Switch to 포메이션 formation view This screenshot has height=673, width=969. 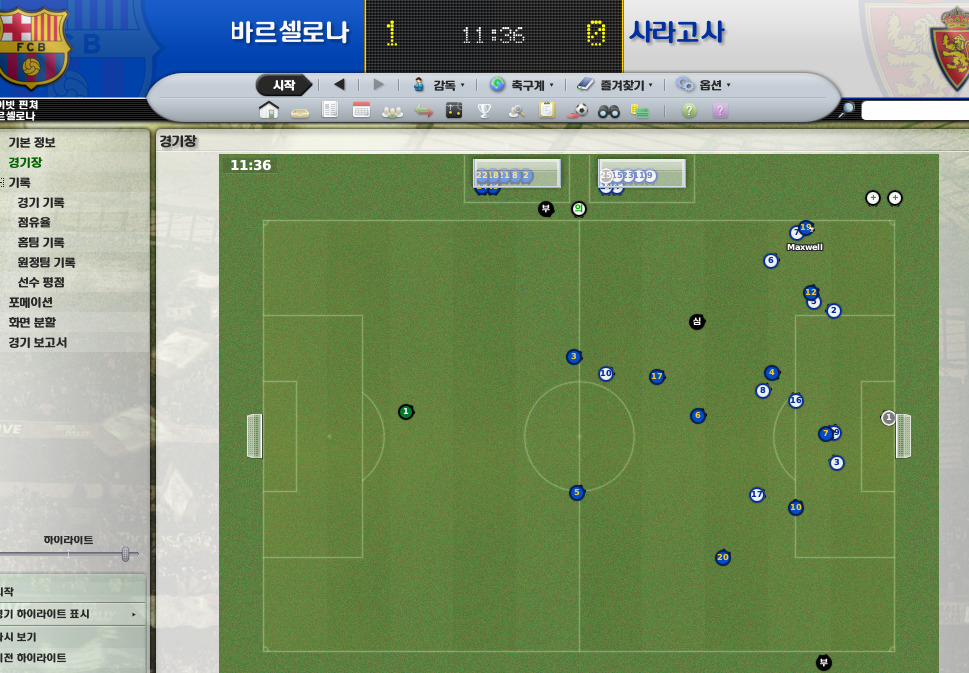point(31,302)
